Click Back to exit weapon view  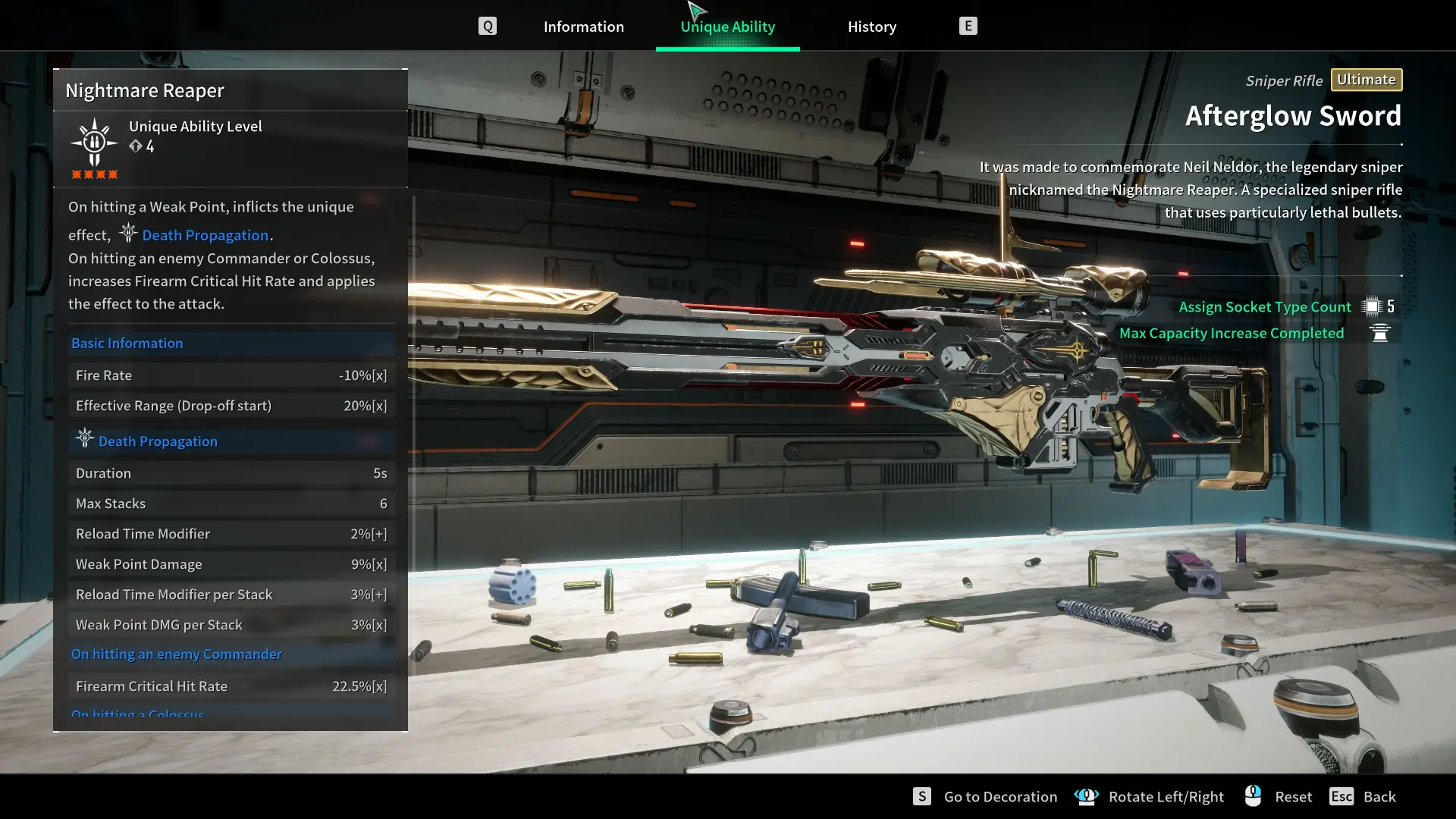click(x=1378, y=796)
